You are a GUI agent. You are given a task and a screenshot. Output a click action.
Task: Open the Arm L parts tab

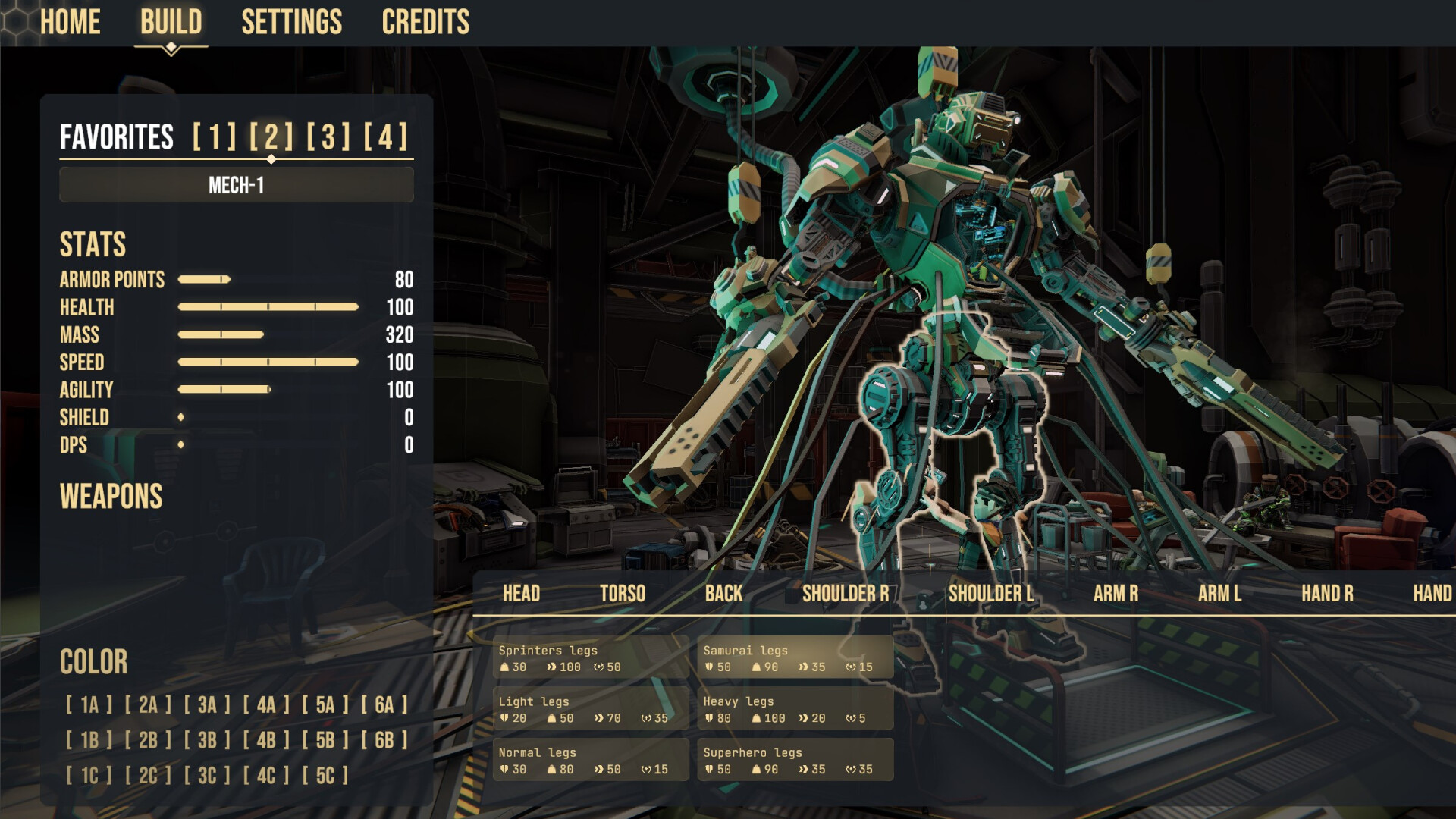(x=1219, y=594)
